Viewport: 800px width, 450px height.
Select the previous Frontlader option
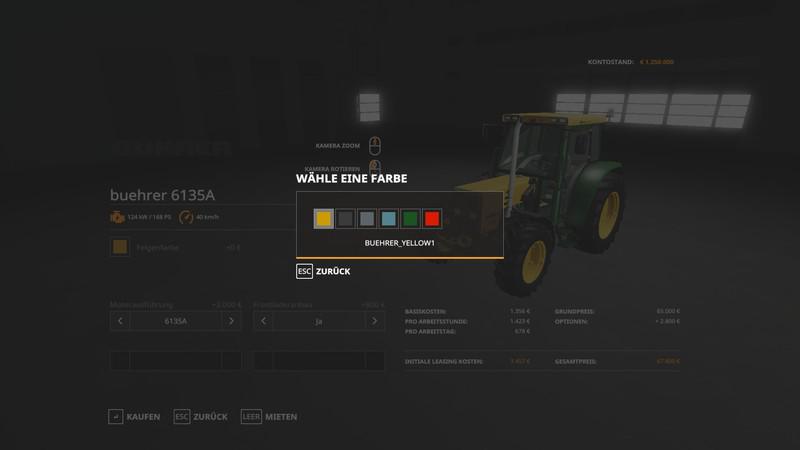pos(263,321)
